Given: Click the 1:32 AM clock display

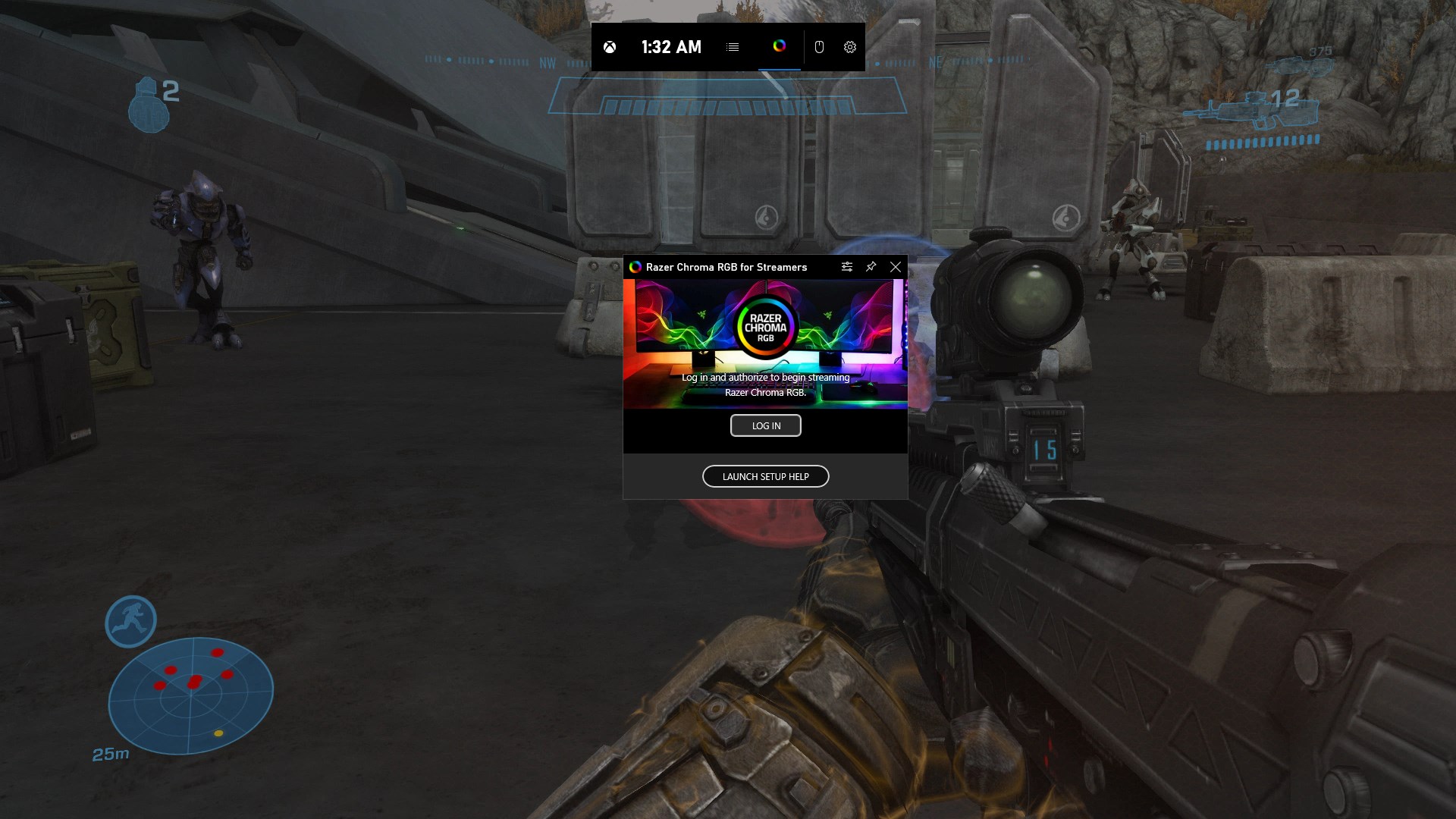Looking at the screenshot, I should point(670,47).
